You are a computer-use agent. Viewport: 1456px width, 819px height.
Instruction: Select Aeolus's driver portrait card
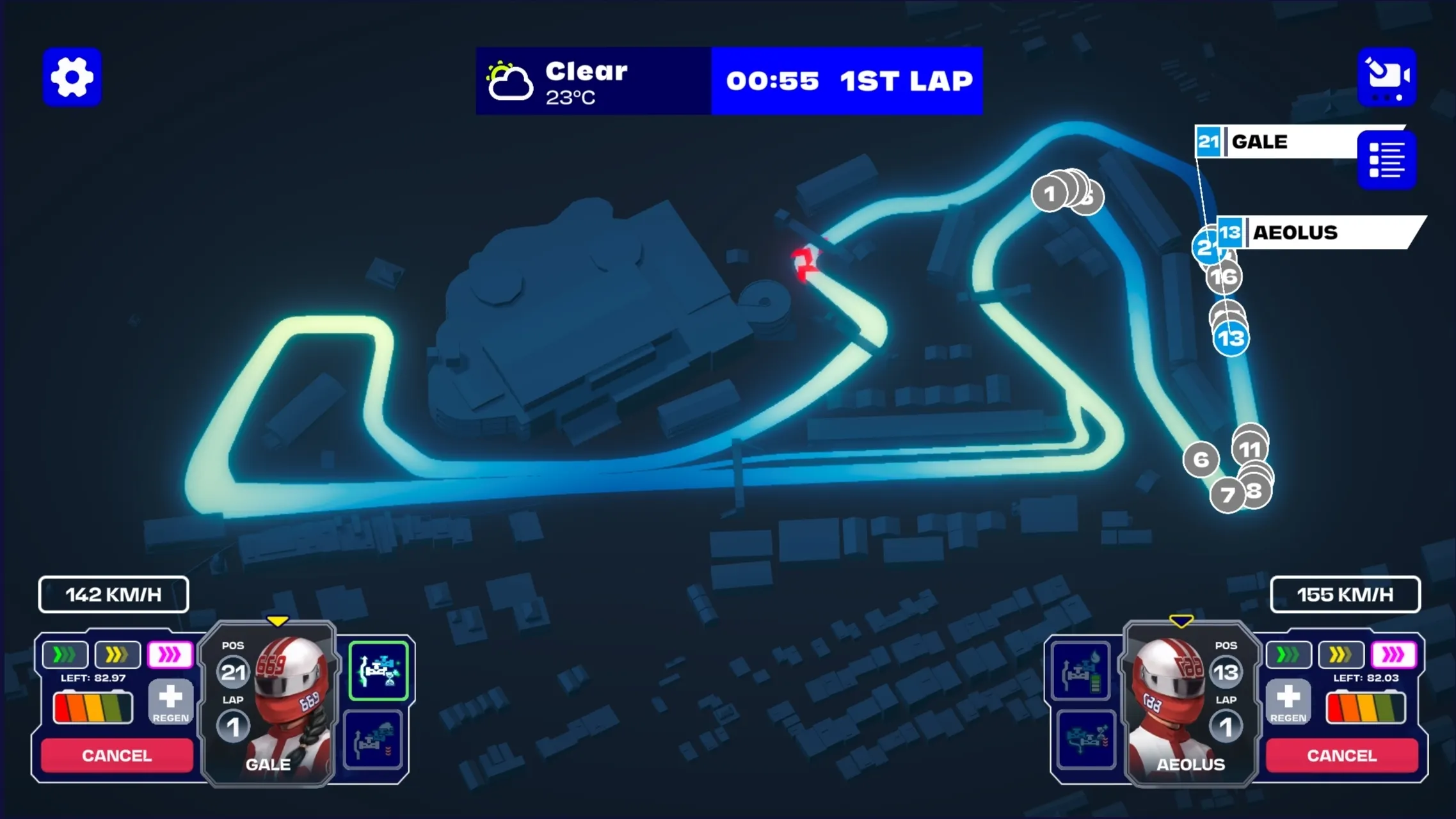point(1190,704)
